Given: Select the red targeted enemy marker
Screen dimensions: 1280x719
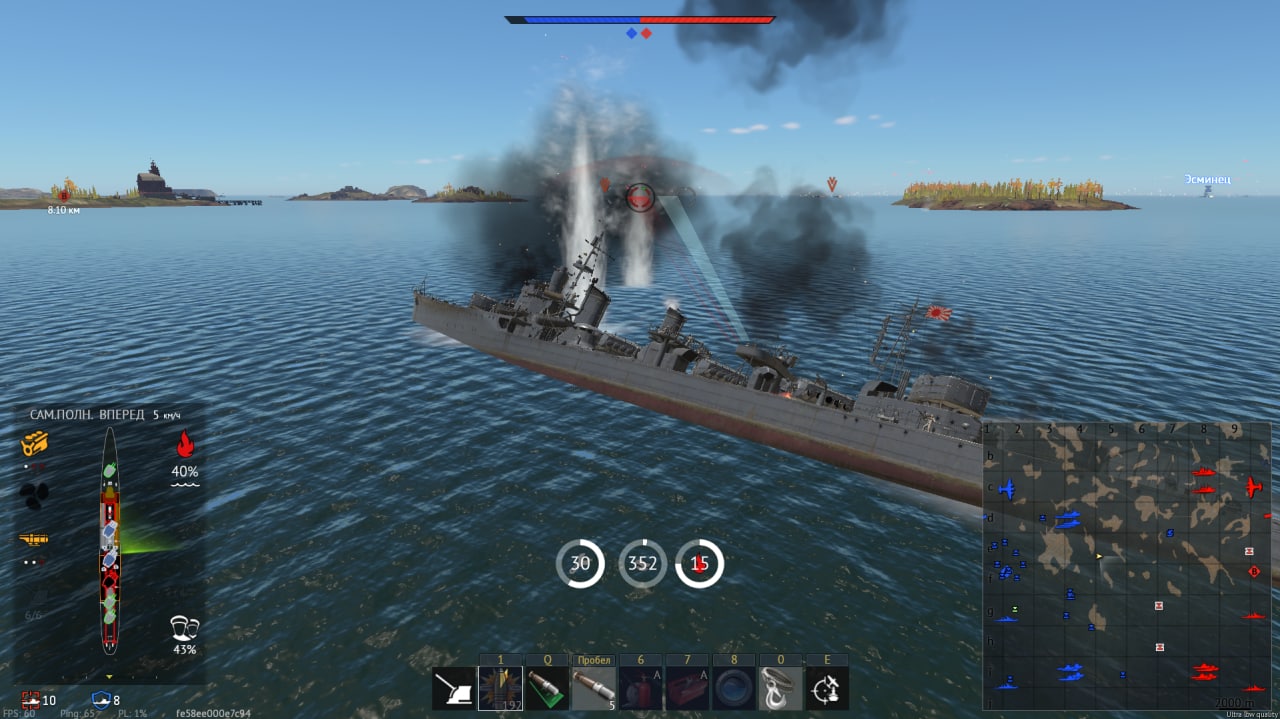Looking at the screenshot, I should [639, 197].
